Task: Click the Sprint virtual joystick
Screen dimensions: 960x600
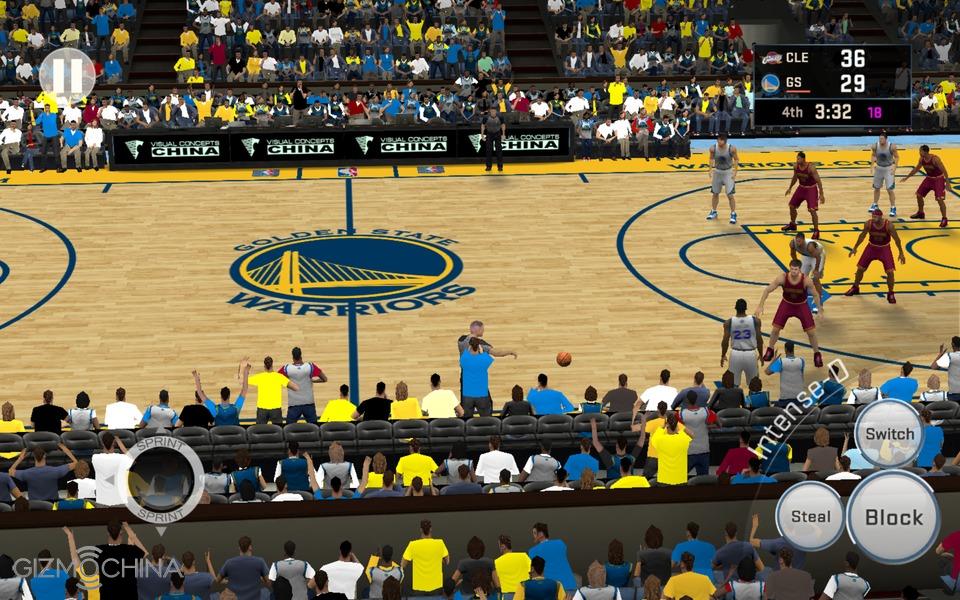Action: coord(160,480)
